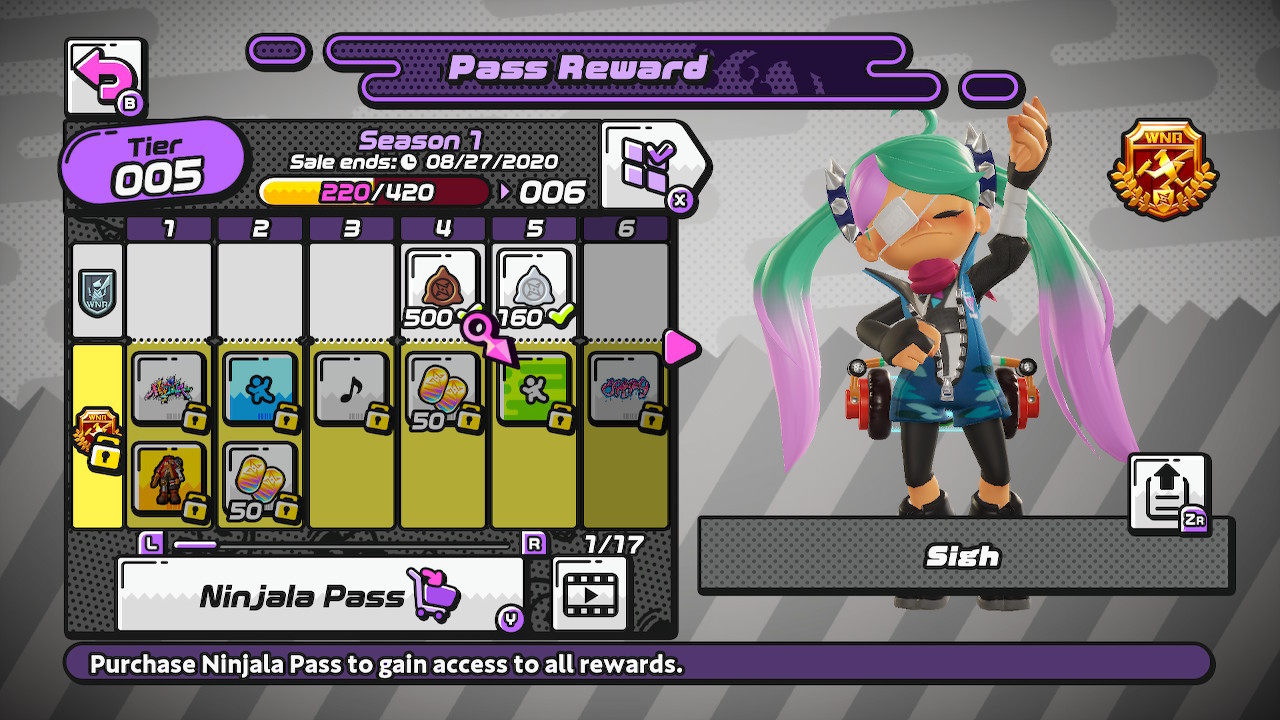Go back with the pink arrow button

(104, 75)
